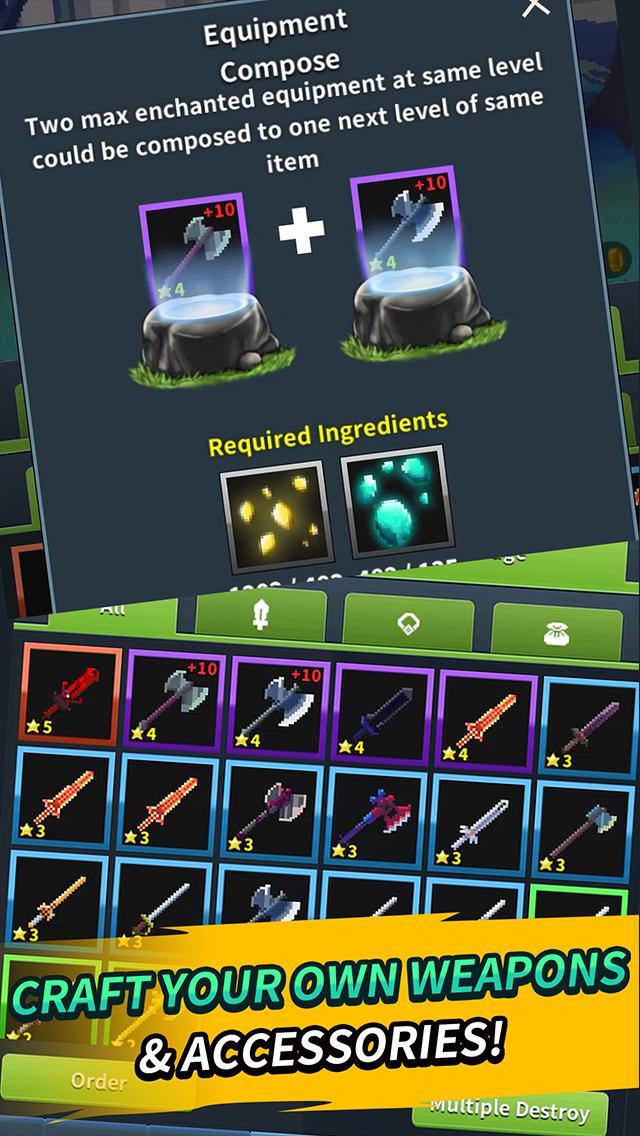Click the Order sort button

click(x=98, y=1081)
